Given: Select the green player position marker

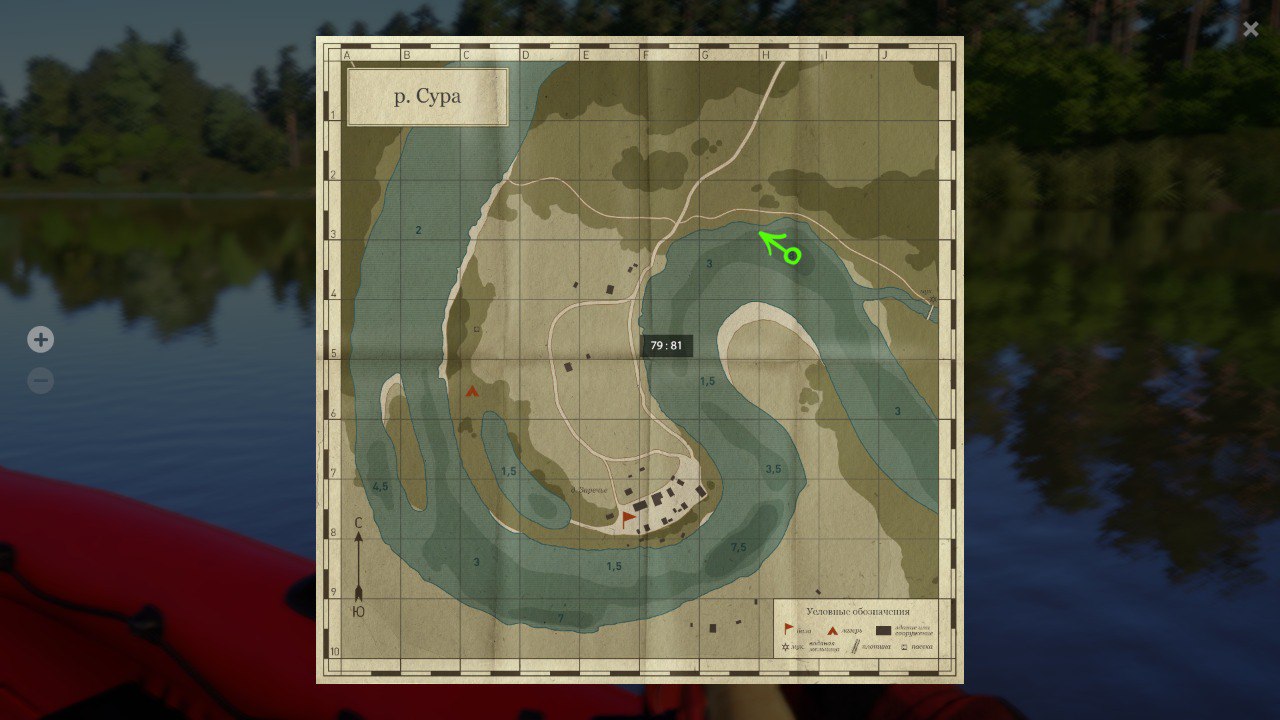Looking at the screenshot, I should coord(792,256).
